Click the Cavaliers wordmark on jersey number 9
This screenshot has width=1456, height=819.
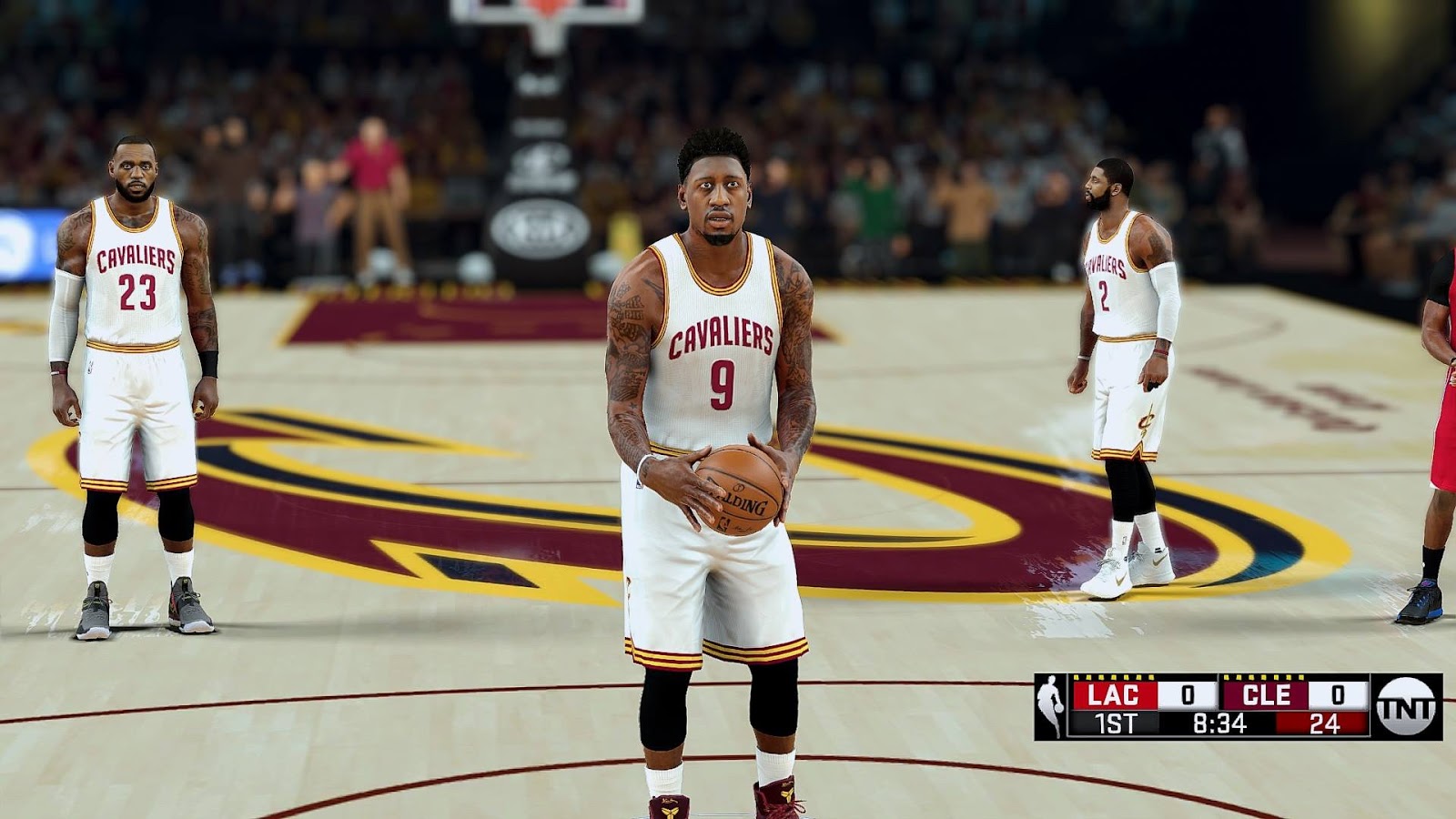[x=723, y=334]
